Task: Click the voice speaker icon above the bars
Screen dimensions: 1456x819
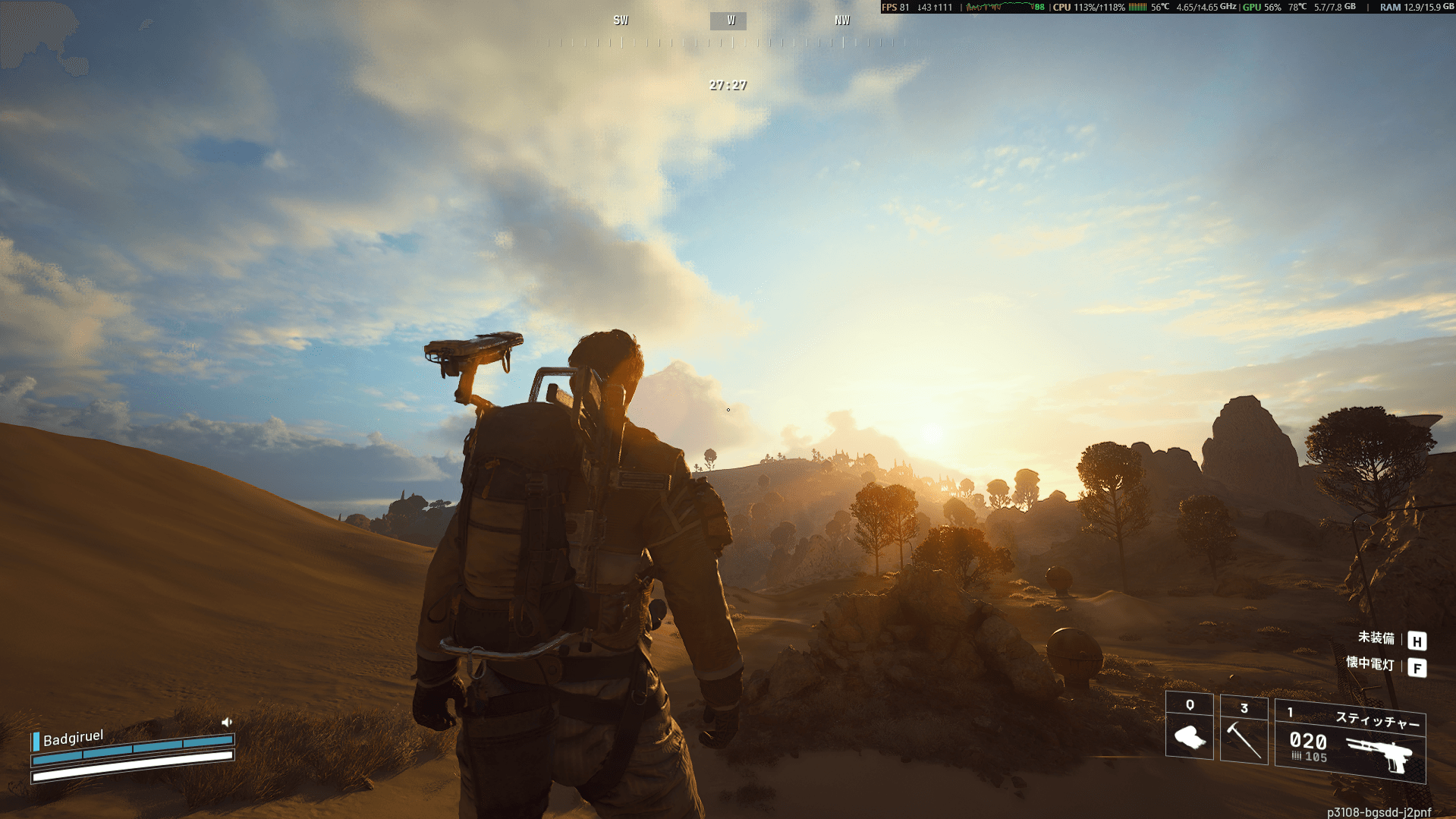Action: click(226, 722)
